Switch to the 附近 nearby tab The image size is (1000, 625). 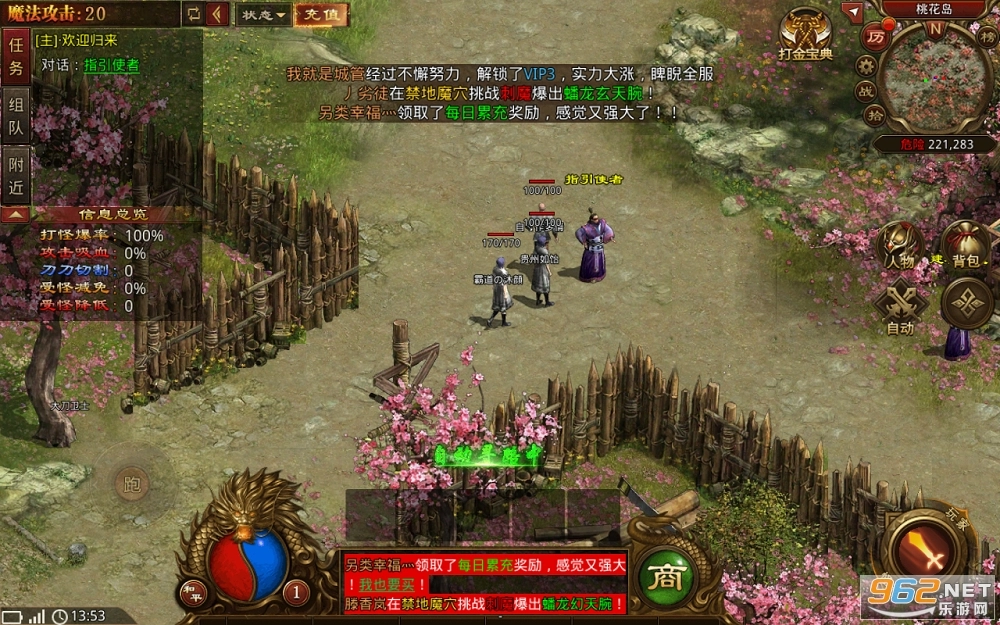point(16,175)
